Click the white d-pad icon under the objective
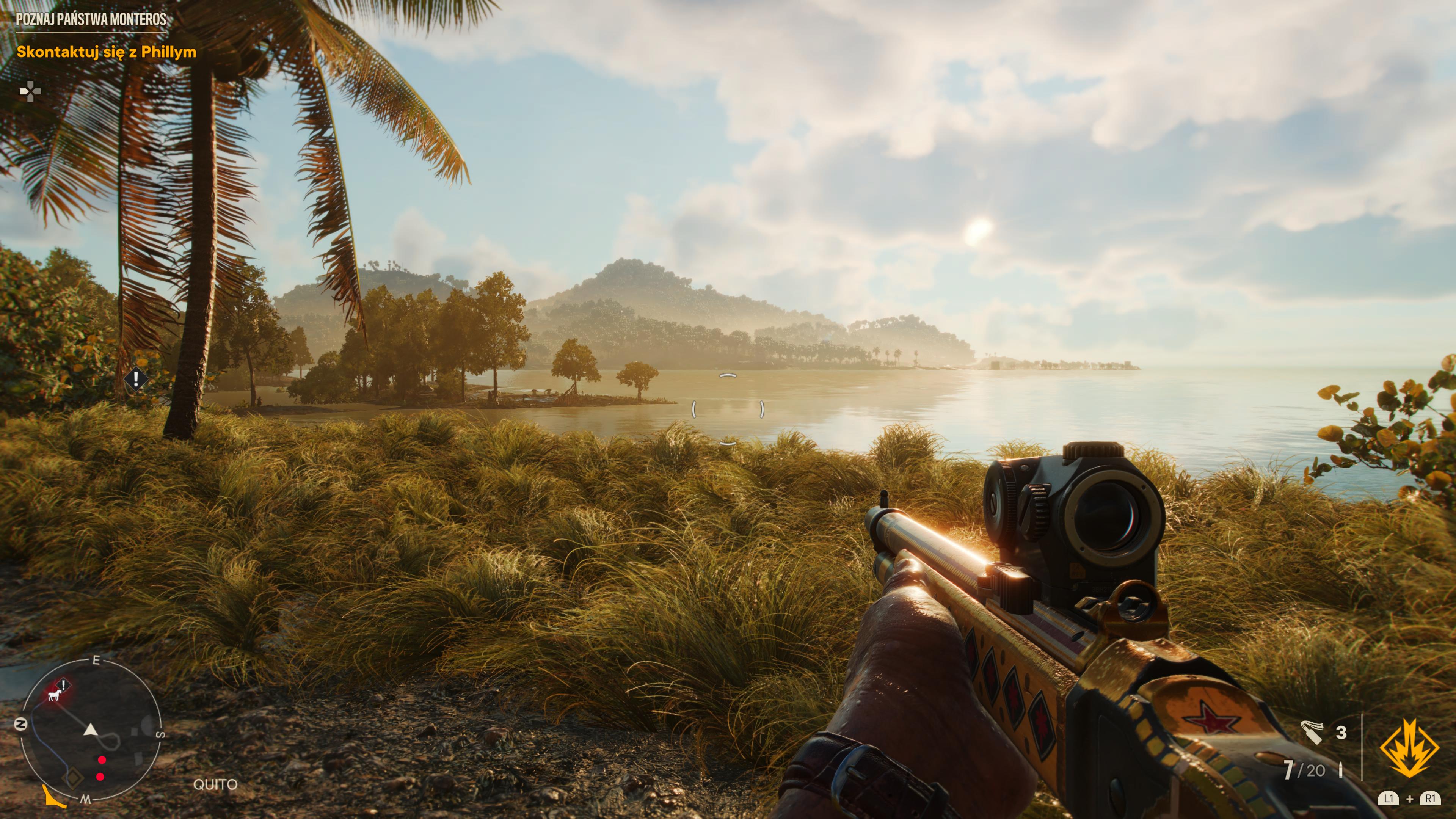The height and width of the screenshot is (819, 1456). [30, 91]
